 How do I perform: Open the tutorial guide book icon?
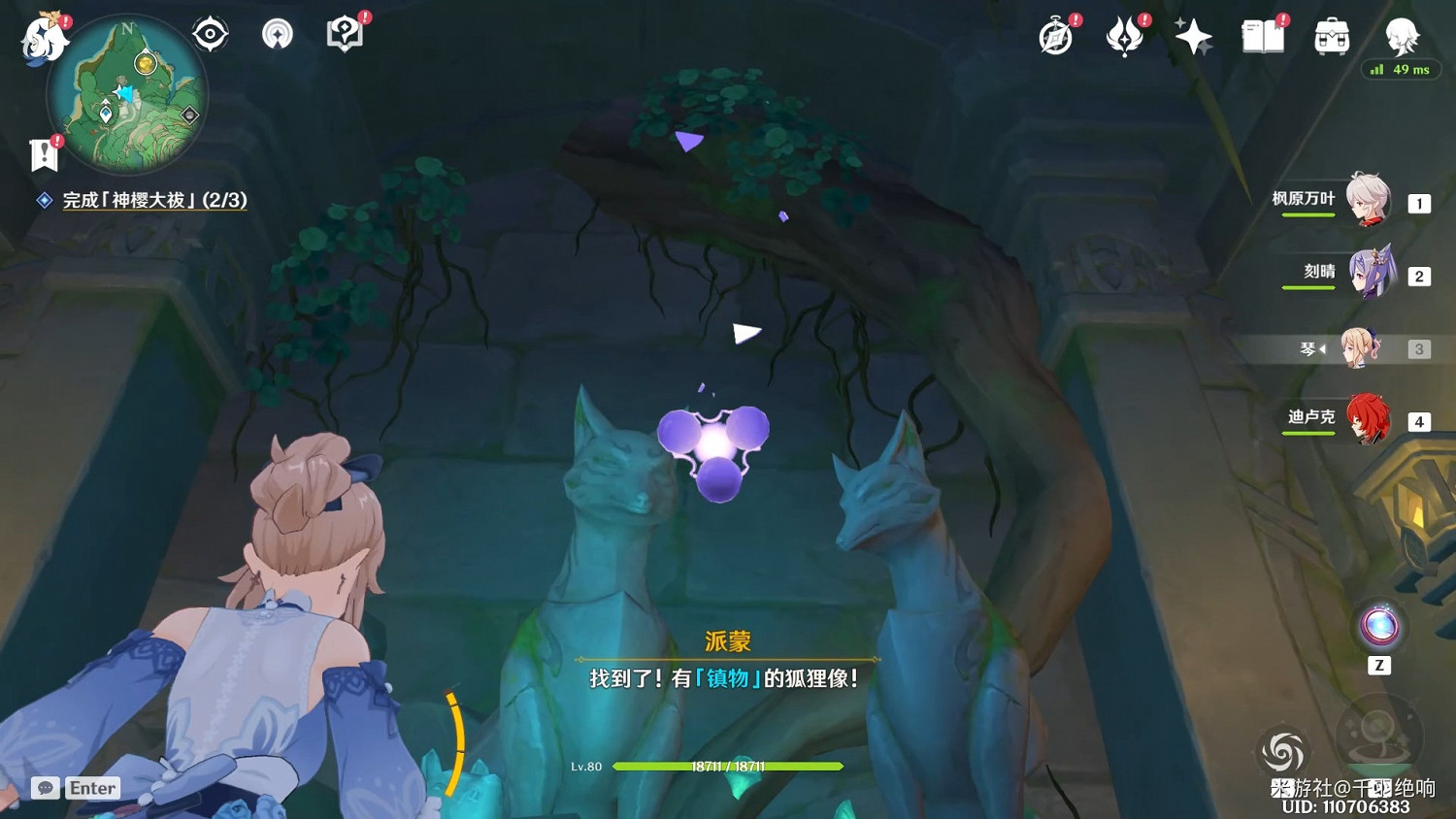click(345, 32)
